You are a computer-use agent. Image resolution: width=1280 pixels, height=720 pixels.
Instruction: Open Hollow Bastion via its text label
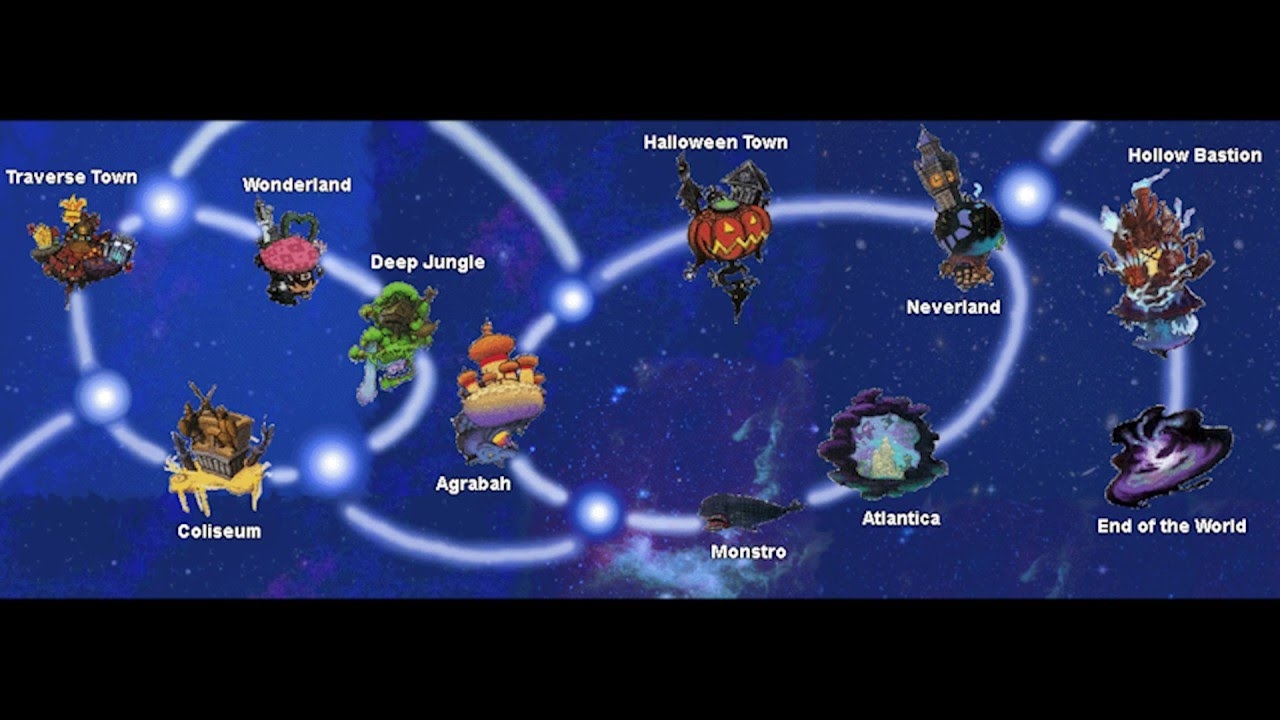[x=1194, y=156]
